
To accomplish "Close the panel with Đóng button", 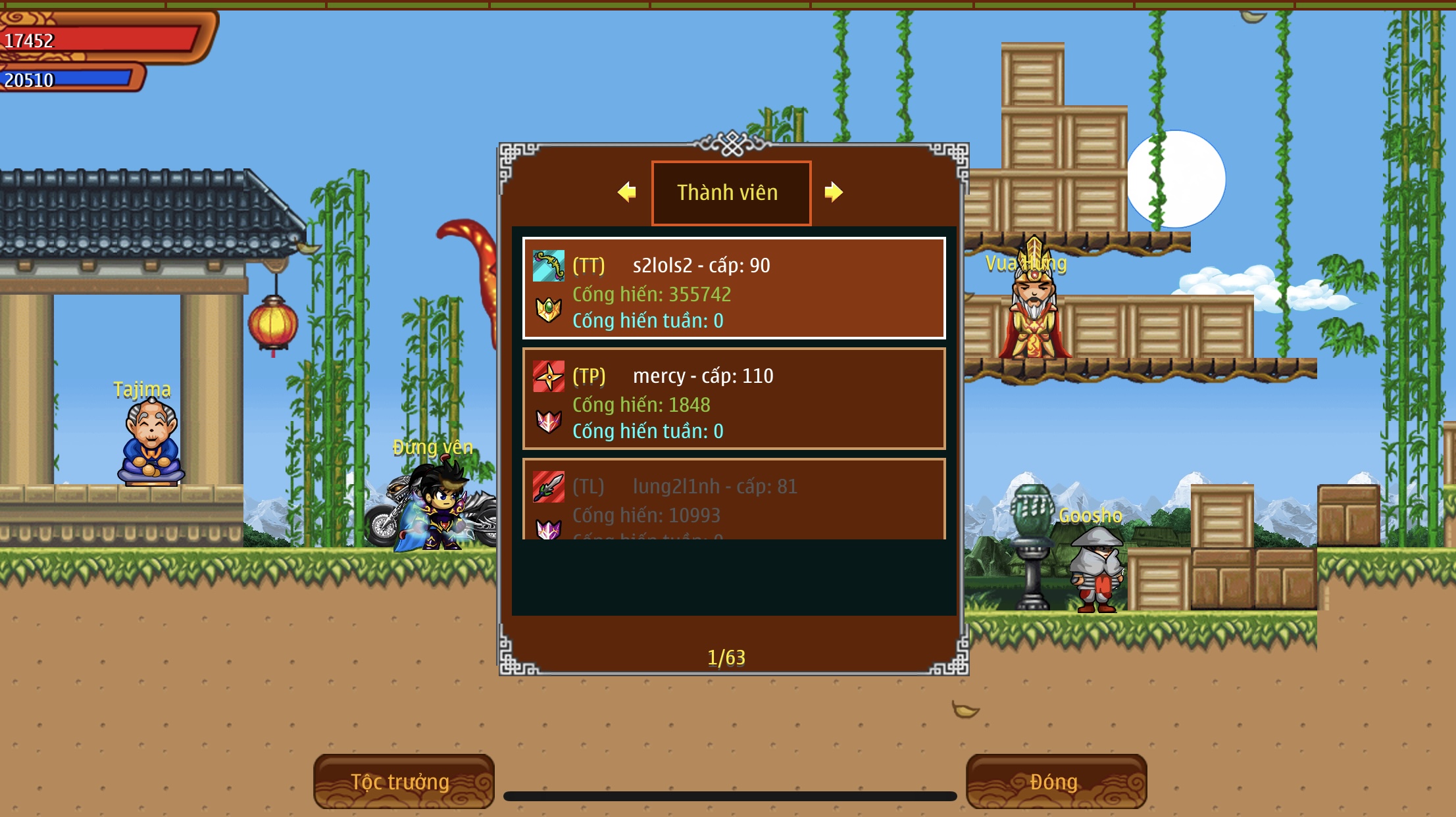I will click(1056, 781).
